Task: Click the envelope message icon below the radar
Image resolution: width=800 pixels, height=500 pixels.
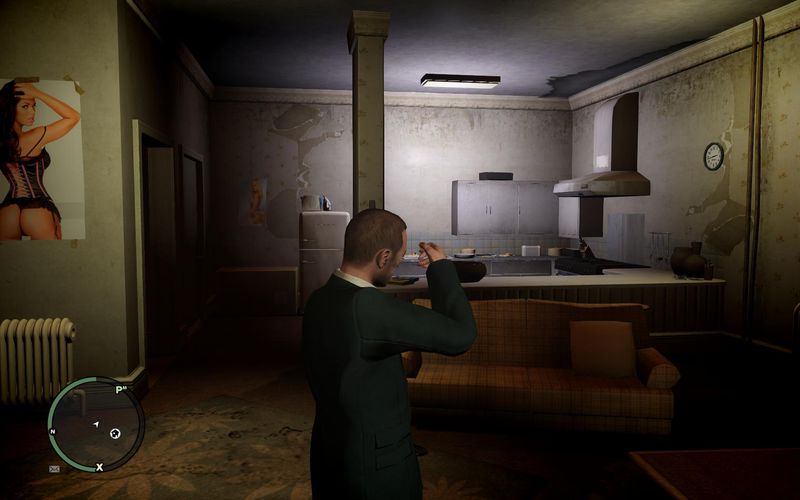Action: 53,467
